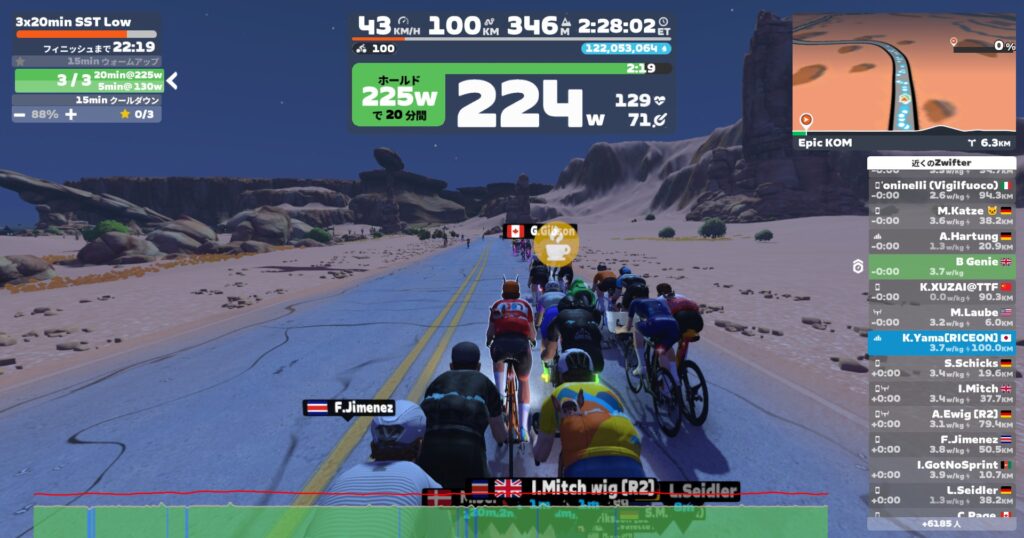
Task: Open the minimap view
Action: point(903,73)
